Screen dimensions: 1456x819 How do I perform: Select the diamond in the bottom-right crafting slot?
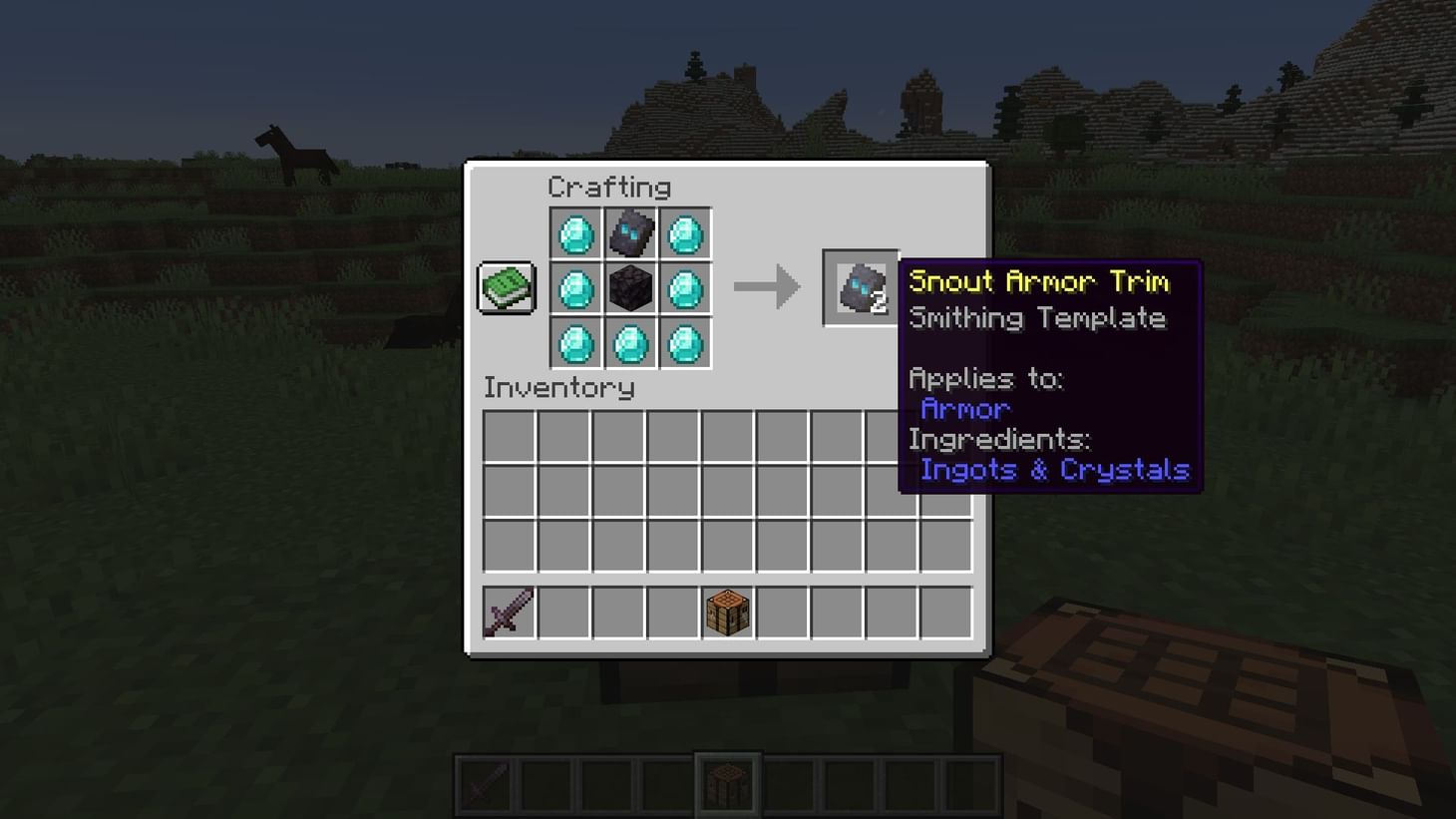[683, 343]
